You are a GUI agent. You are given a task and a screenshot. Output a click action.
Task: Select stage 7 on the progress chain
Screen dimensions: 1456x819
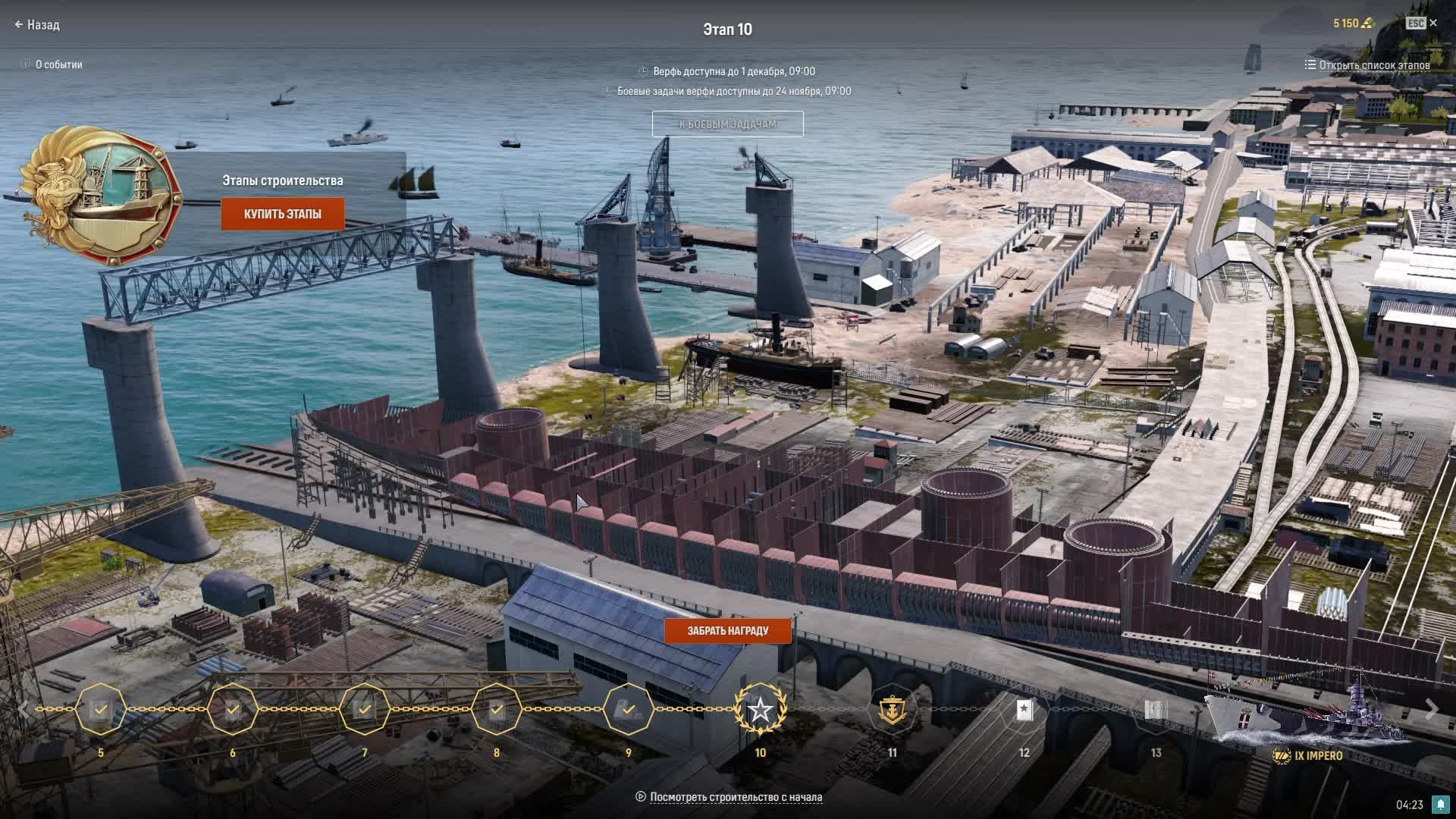(x=365, y=710)
